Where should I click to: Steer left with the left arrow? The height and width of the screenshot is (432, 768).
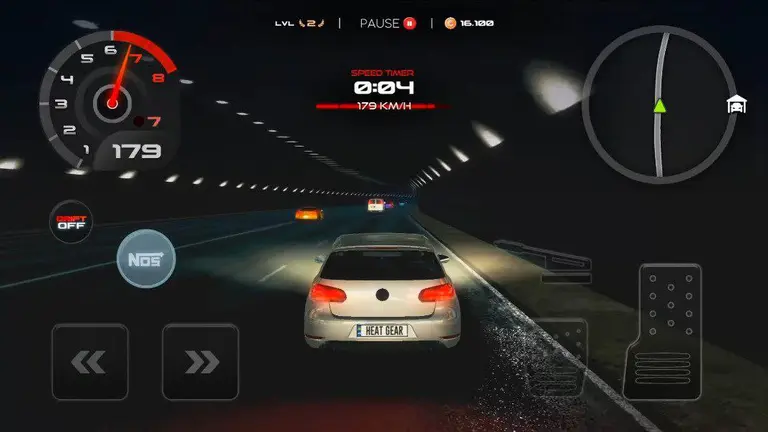coord(89,362)
